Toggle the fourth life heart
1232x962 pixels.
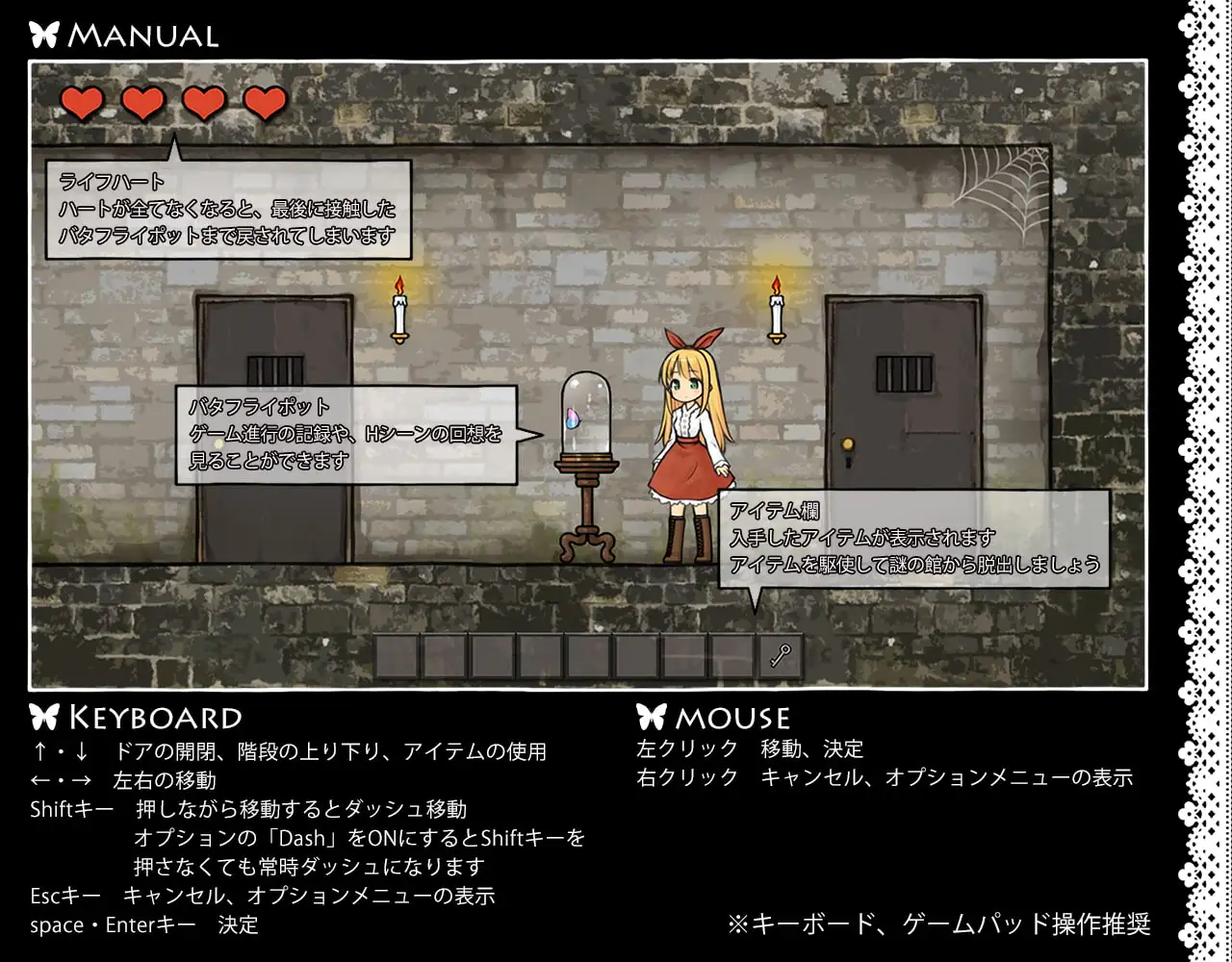(x=265, y=102)
